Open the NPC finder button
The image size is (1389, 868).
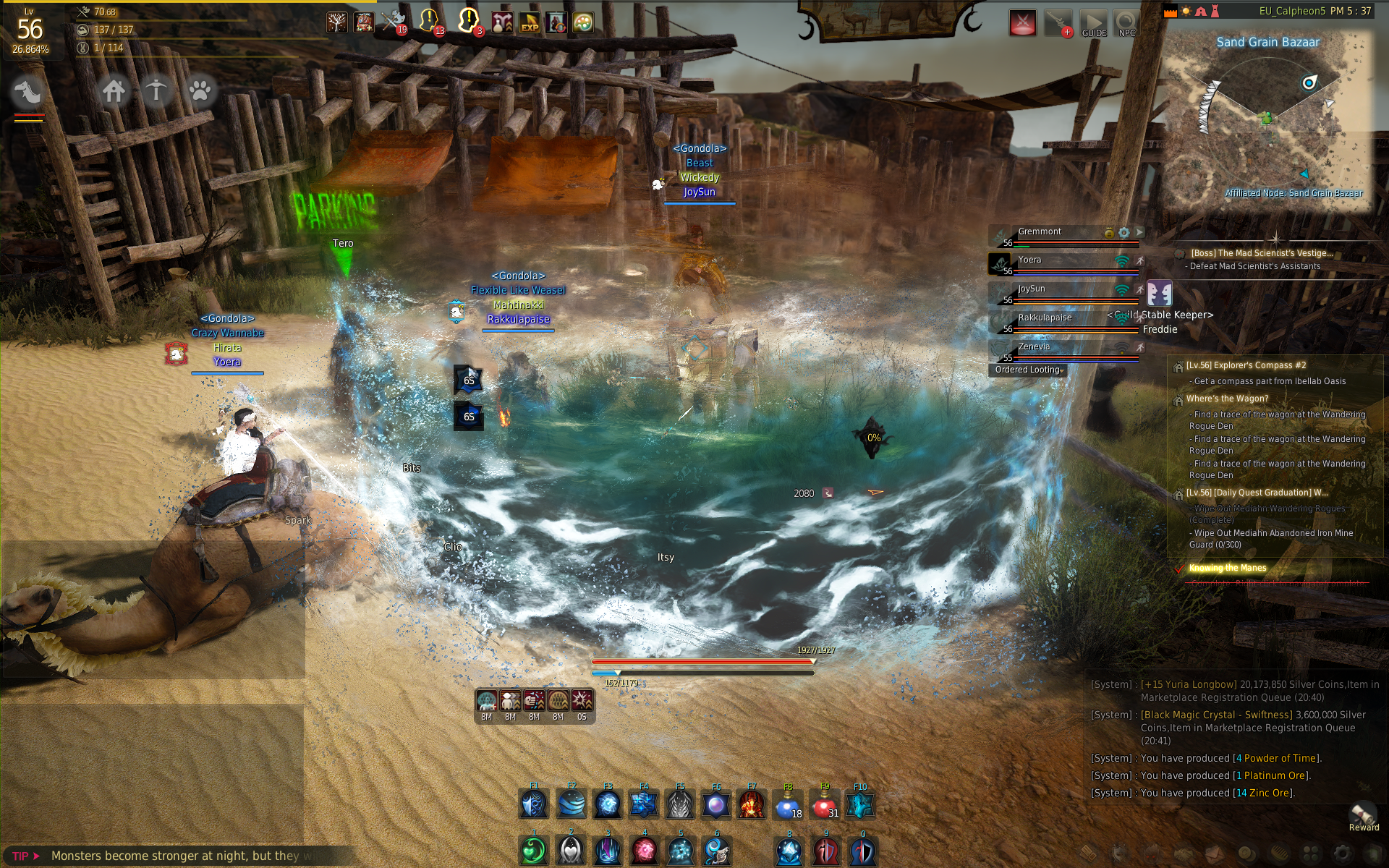pos(1126,23)
